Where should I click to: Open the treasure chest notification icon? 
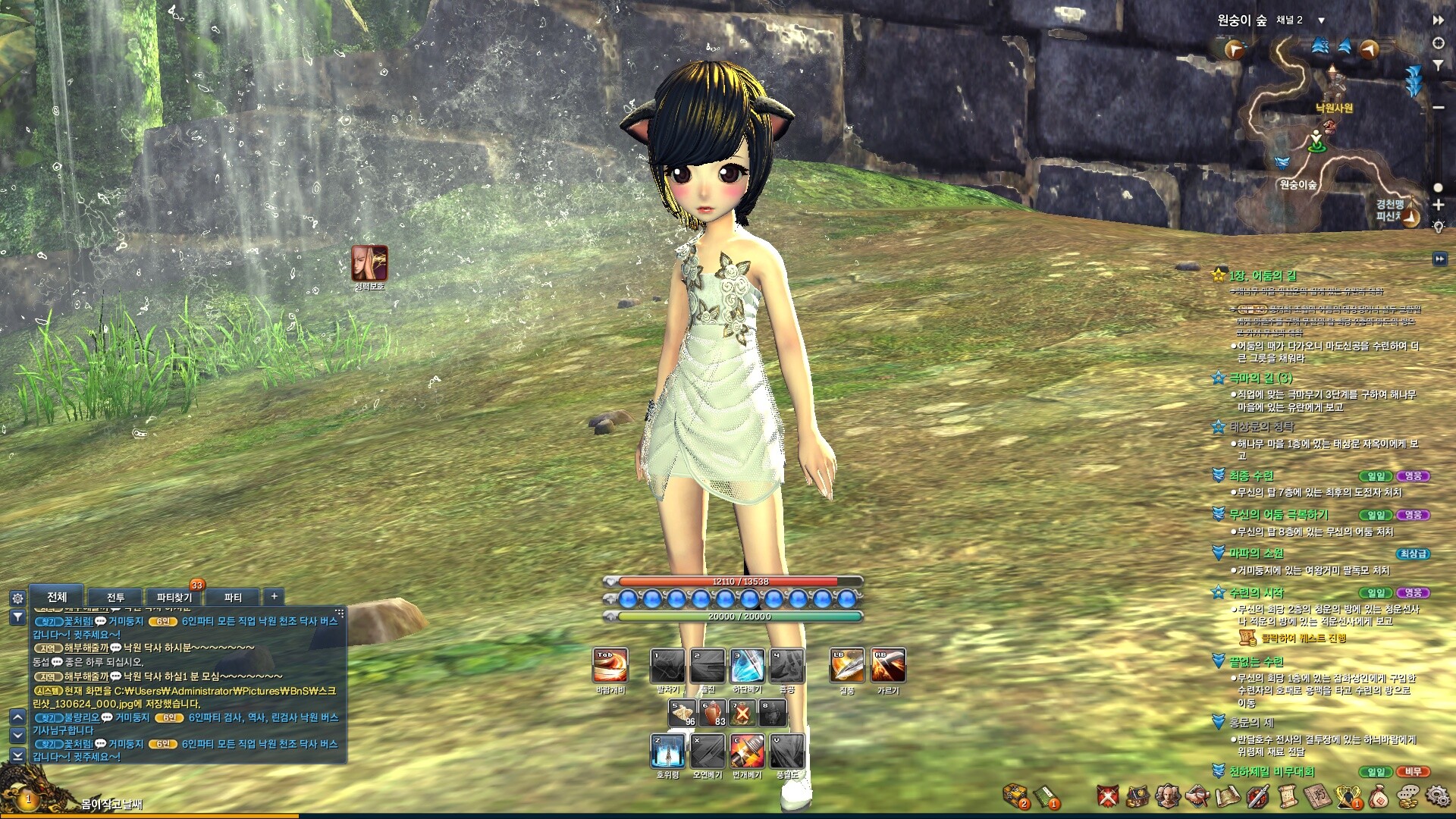(x=1015, y=795)
